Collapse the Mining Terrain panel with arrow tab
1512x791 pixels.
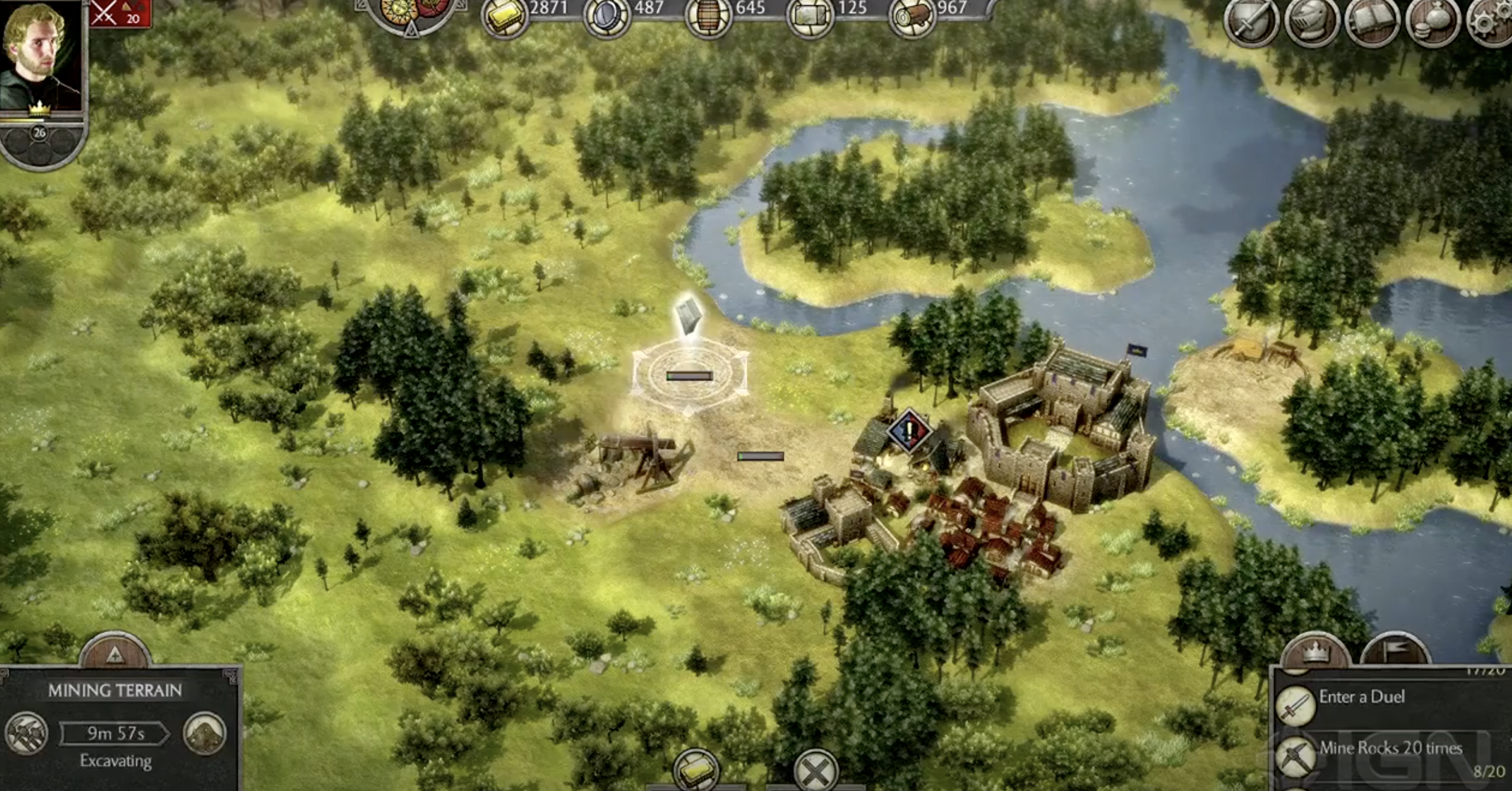[x=115, y=653]
